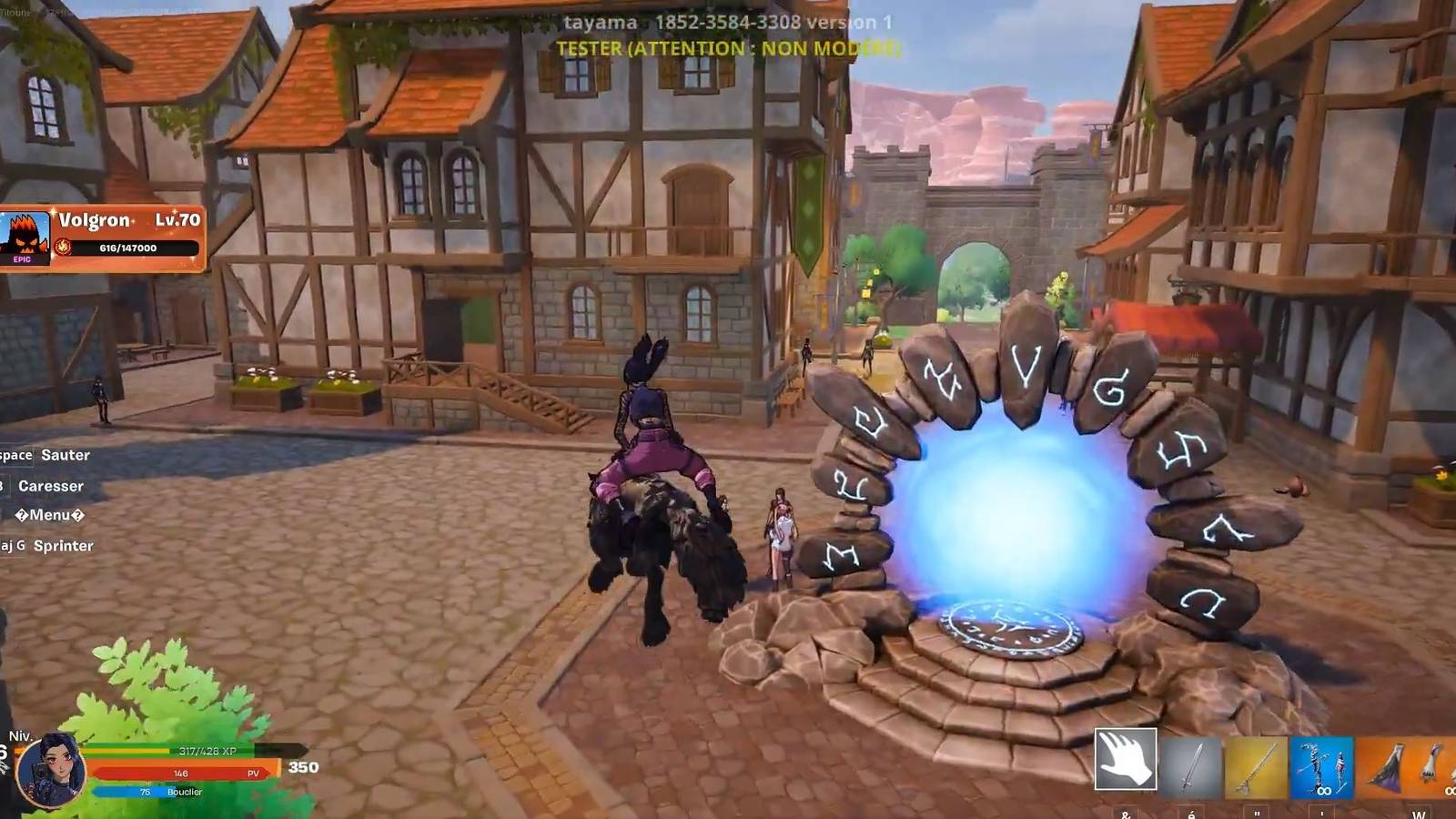This screenshot has height=819, width=1456.
Task: Click the Volgron pet portrait icon
Action: (x=25, y=233)
